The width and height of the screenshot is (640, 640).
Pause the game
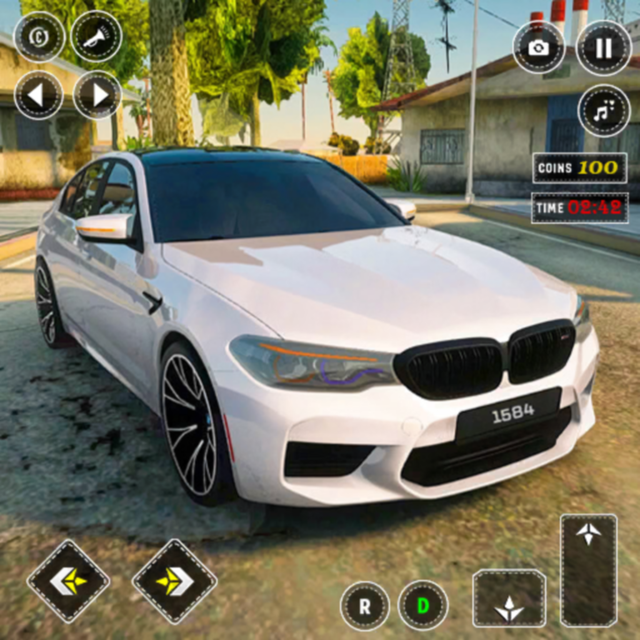604,48
